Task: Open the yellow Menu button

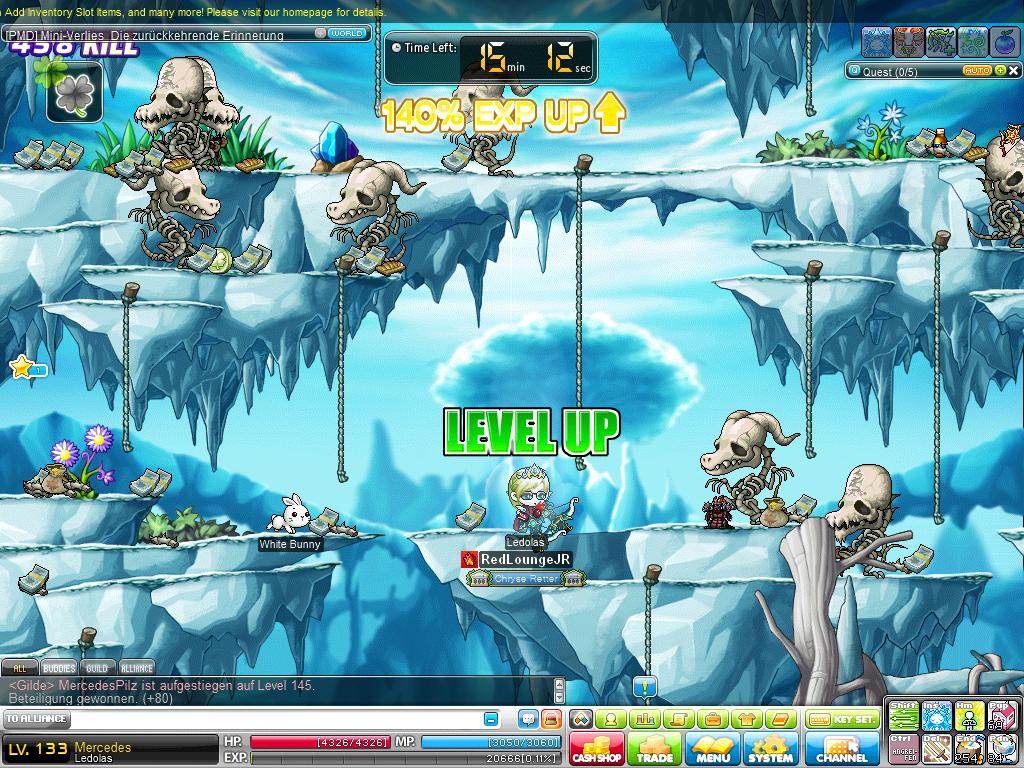Action: pyautogui.click(x=713, y=749)
